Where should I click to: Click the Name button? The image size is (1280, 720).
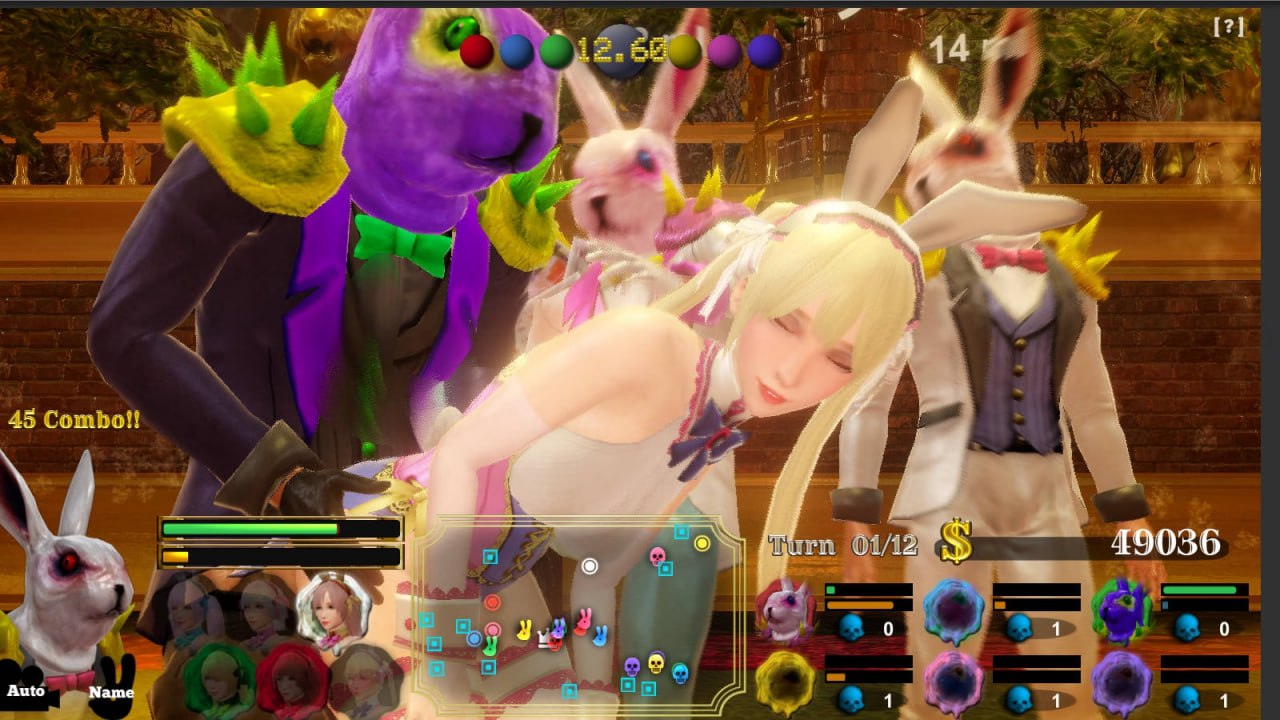click(x=113, y=692)
